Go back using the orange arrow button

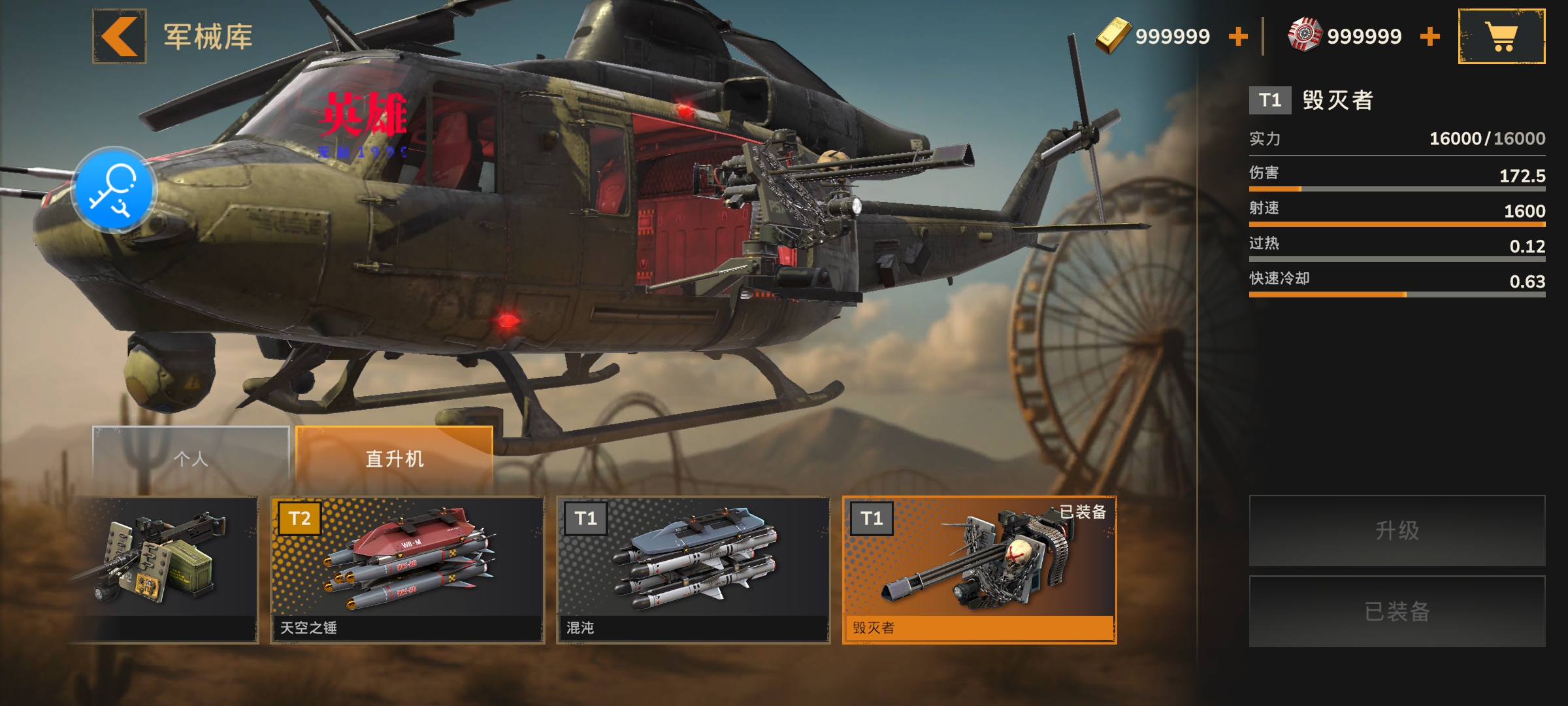tap(119, 37)
